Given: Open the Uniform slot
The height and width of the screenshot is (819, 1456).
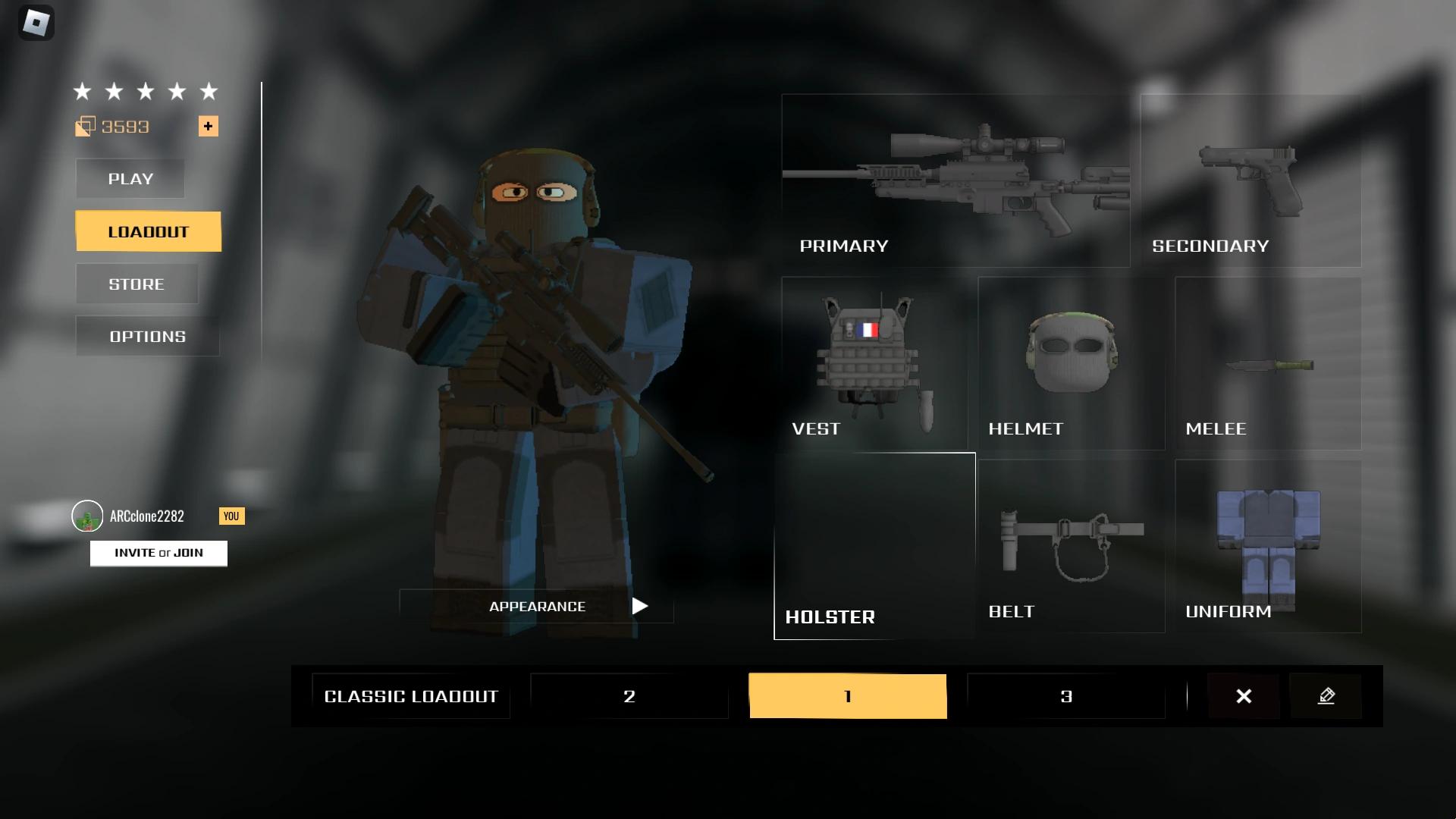Looking at the screenshot, I should [x=1267, y=546].
